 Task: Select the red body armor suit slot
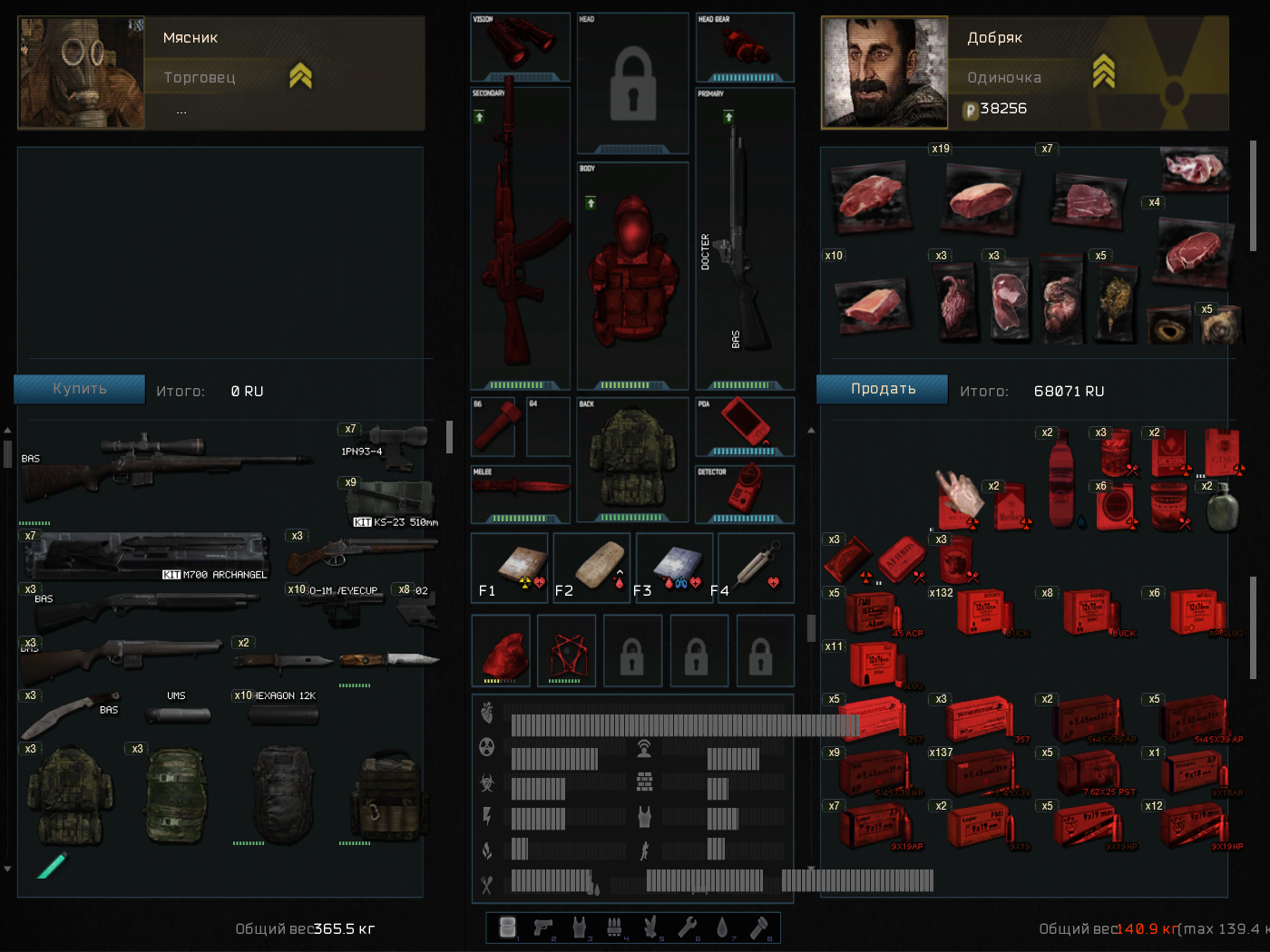pyautogui.click(x=632, y=272)
